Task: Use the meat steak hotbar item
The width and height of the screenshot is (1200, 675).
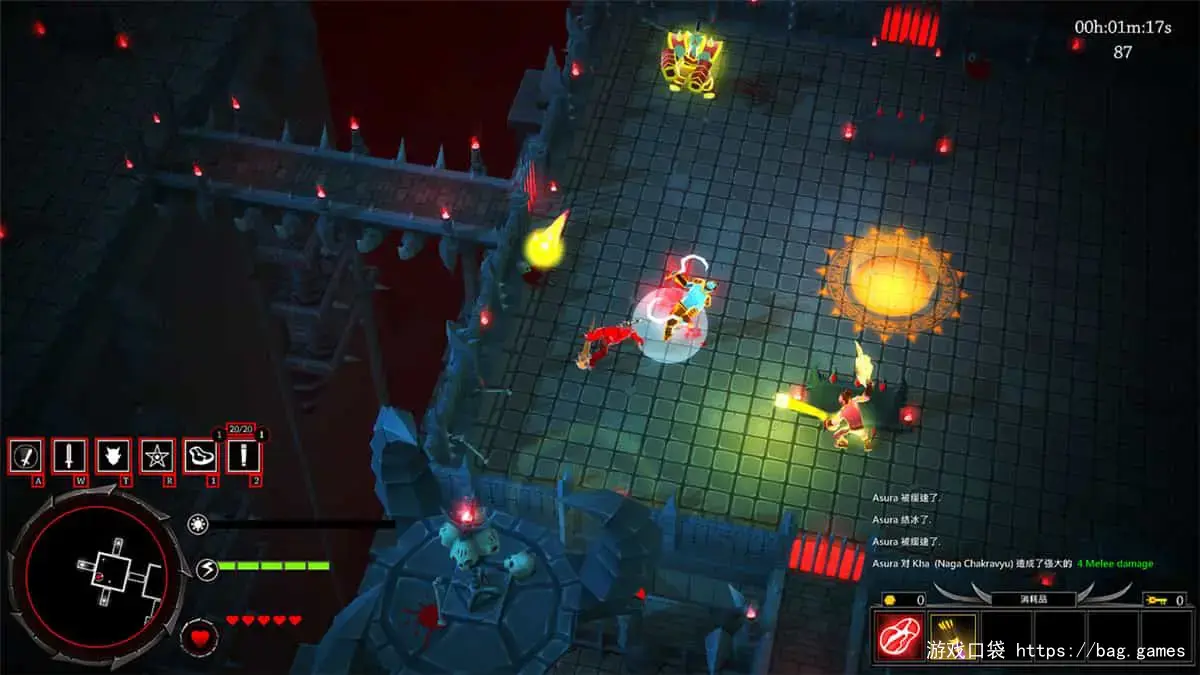Action: [x=201, y=456]
